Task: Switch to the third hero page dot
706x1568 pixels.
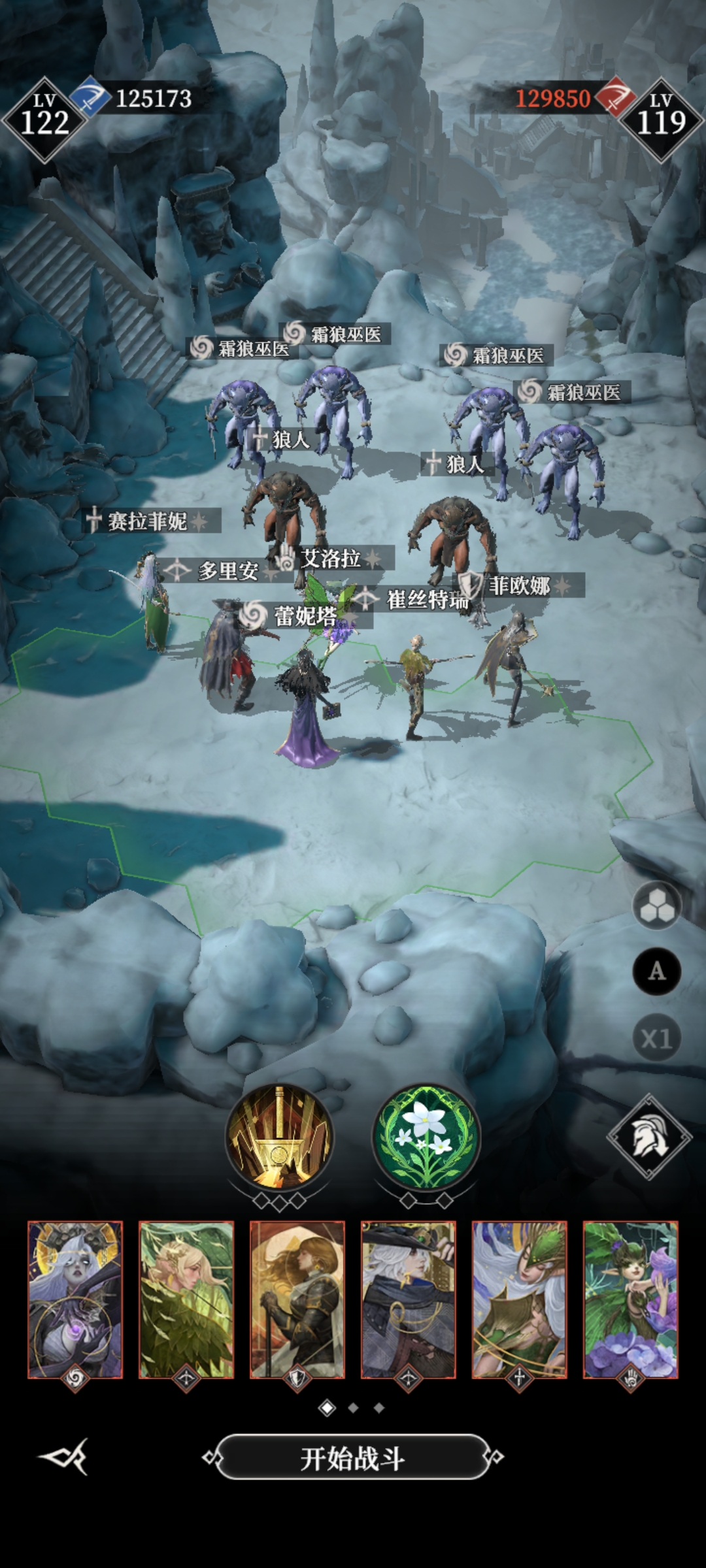Action: coord(379,1408)
